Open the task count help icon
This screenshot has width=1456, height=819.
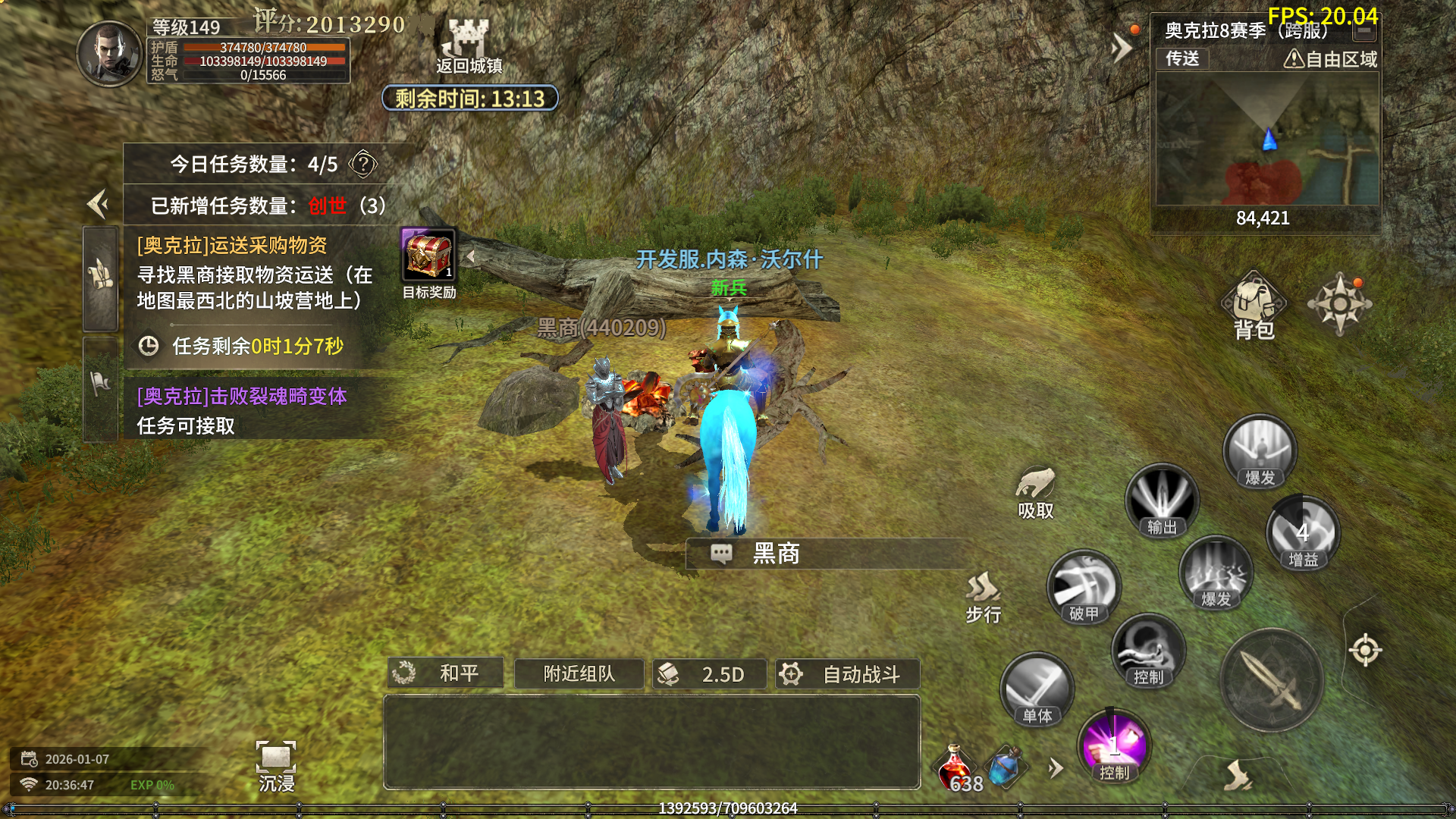coord(363,164)
